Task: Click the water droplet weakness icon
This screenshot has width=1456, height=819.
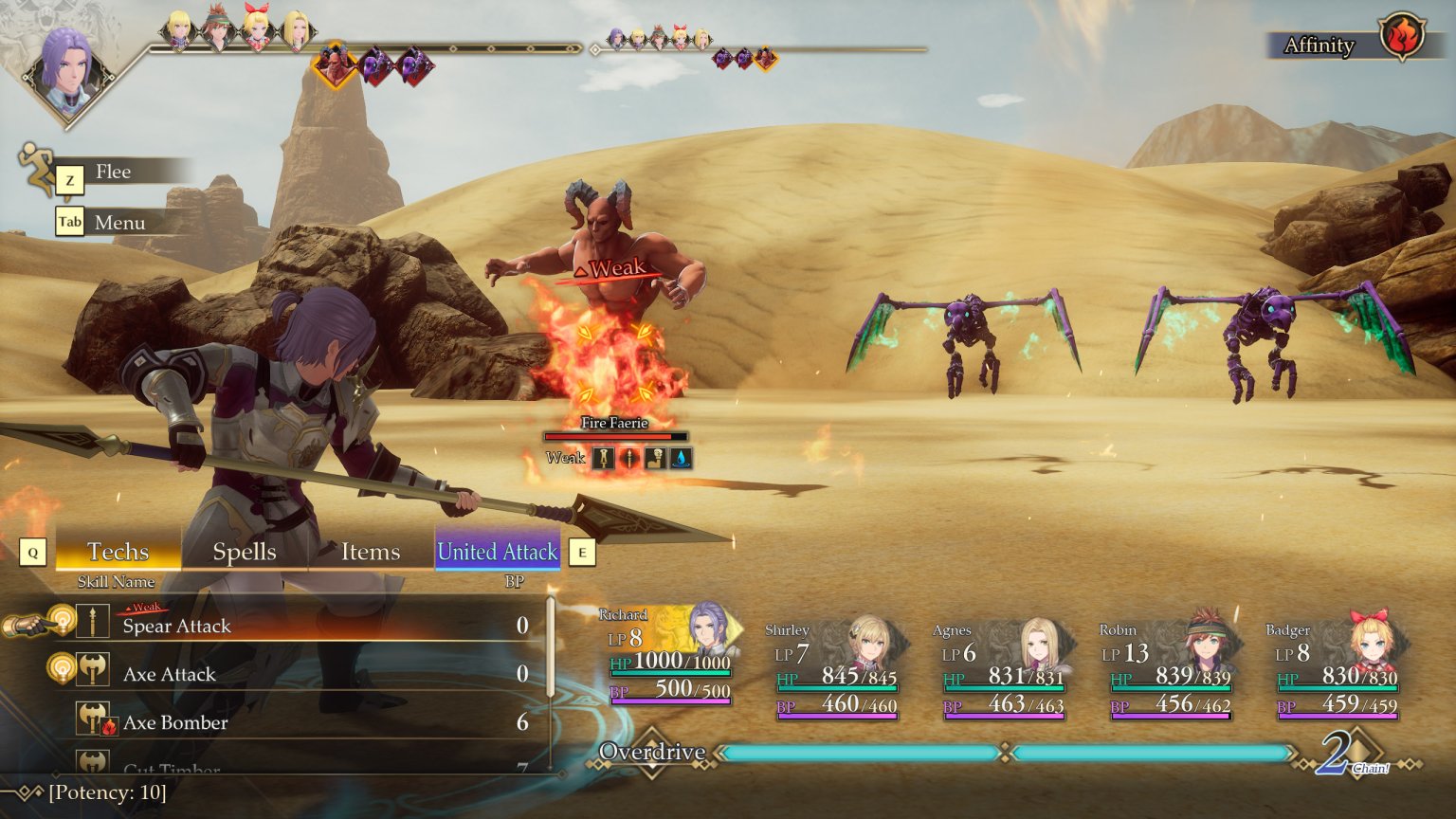Action: [x=682, y=458]
